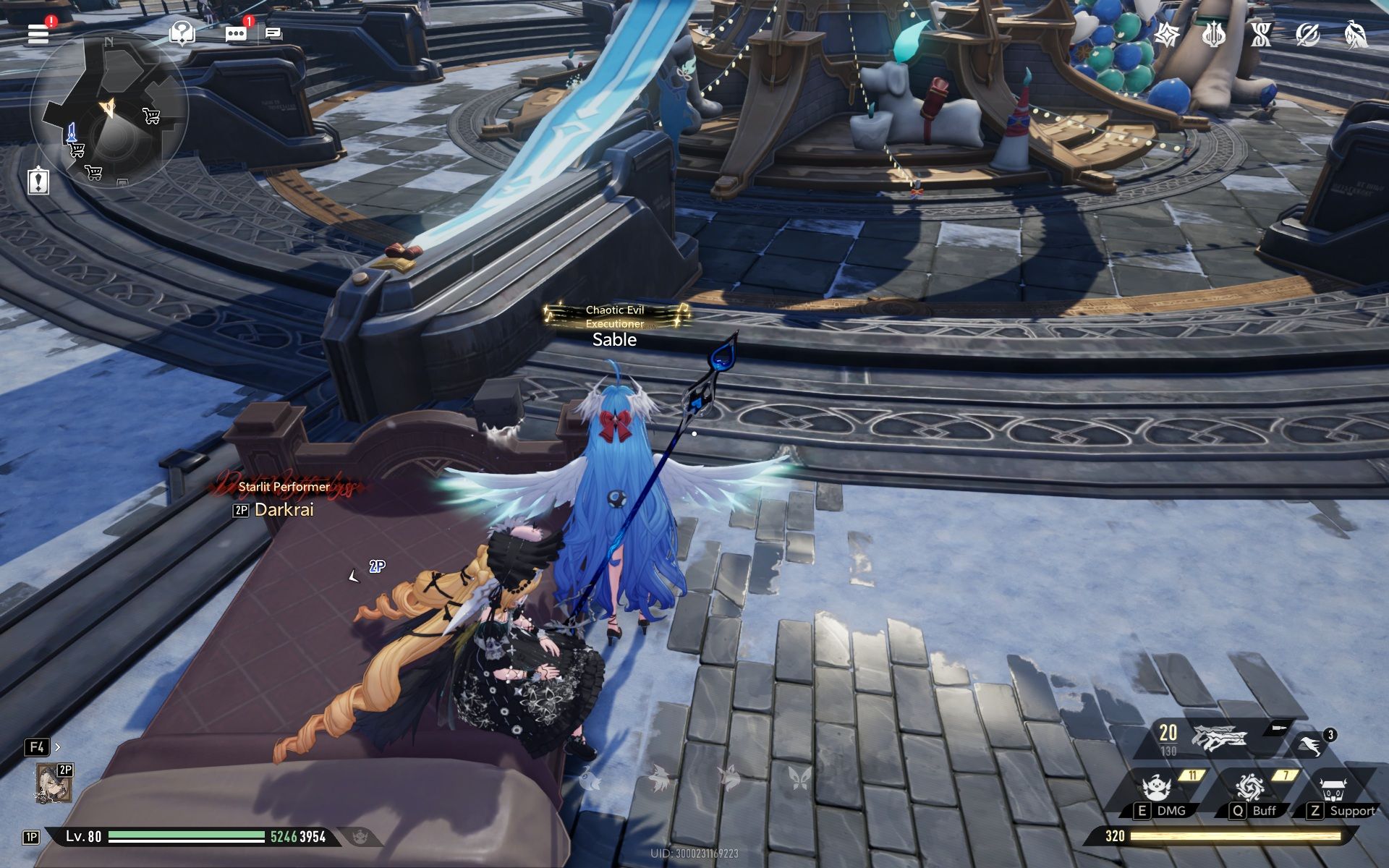This screenshot has width=1389, height=868.
Task: Click the hourglass-shaped icon
Action: pyautogui.click(x=1261, y=34)
